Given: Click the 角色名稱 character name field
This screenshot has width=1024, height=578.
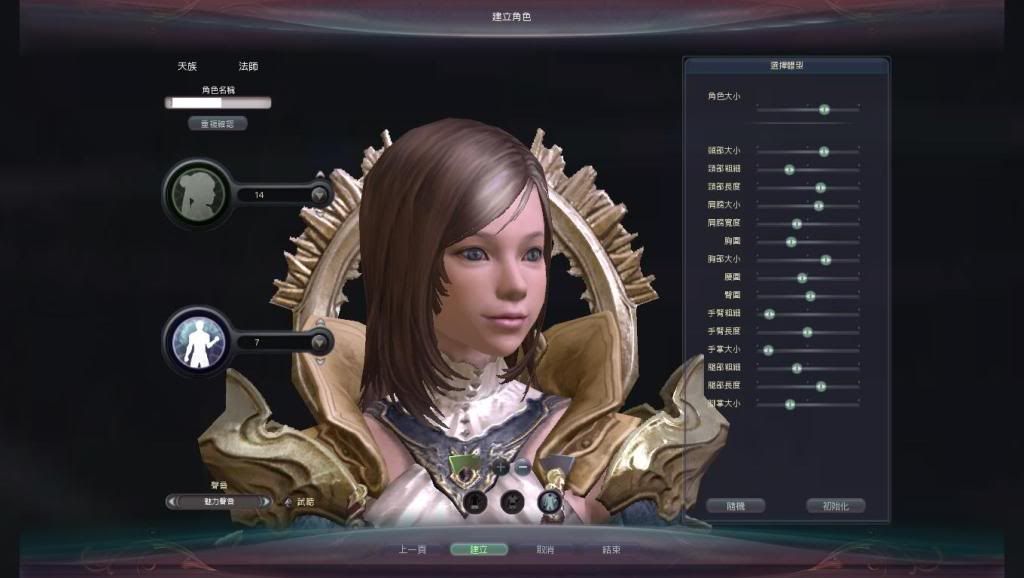Looking at the screenshot, I should tap(218, 102).
